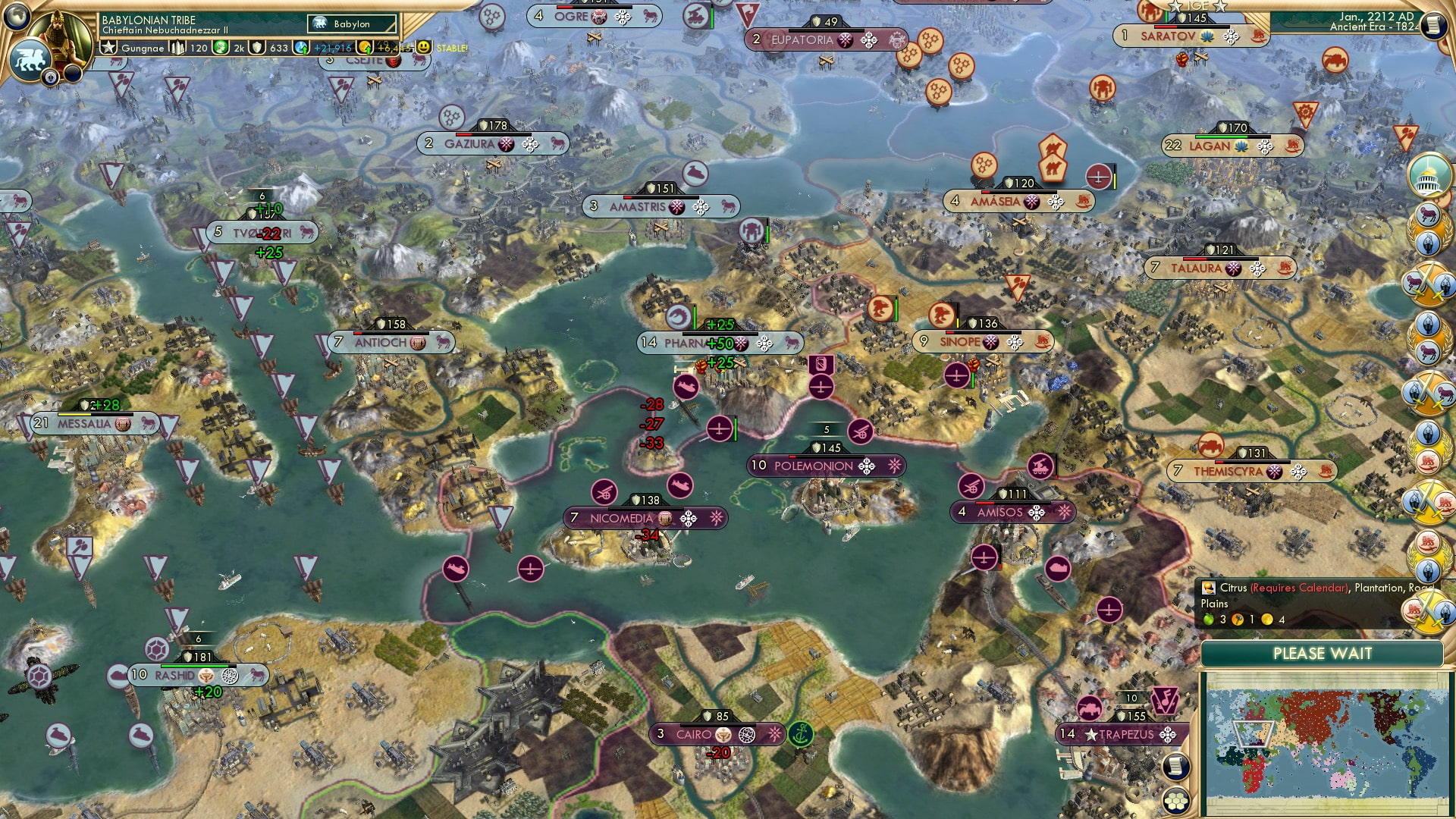This screenshot has width=1456, height=819.
Task: Click the gold coin icon showing +6,445
Action: coord(366,47)
